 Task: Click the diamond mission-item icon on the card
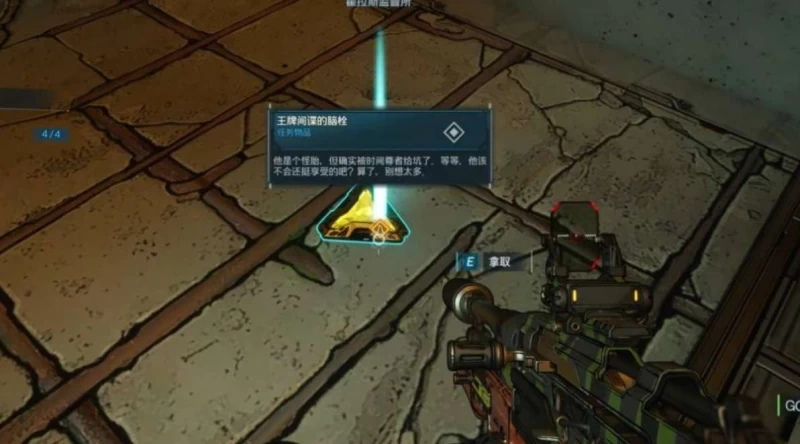(454, 132)
